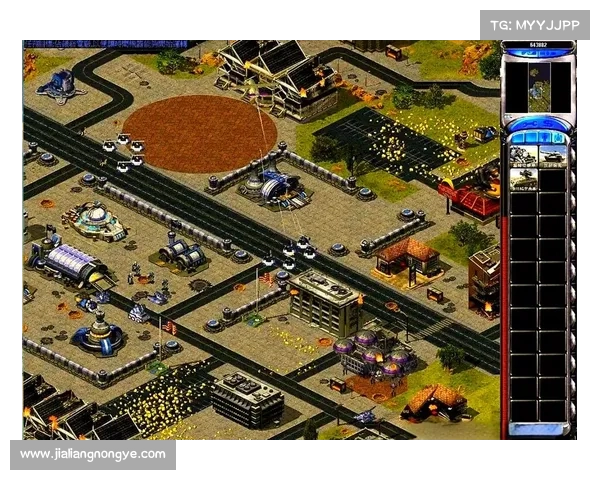Open the www.jialiangnongye.com watermark link

point(92,455)
